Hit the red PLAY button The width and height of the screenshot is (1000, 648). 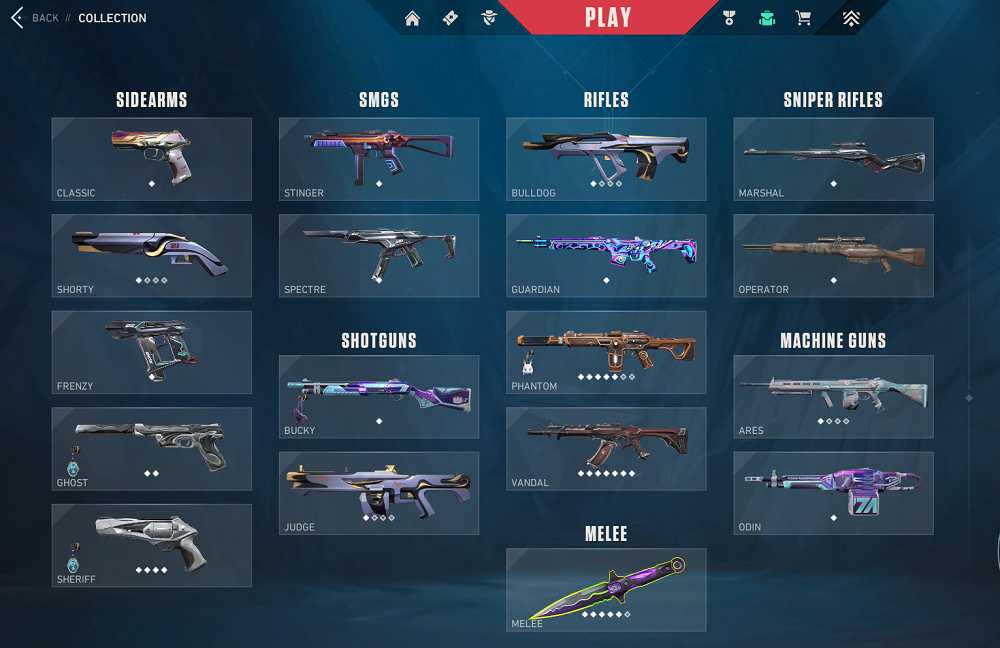[x=608, y=18]
